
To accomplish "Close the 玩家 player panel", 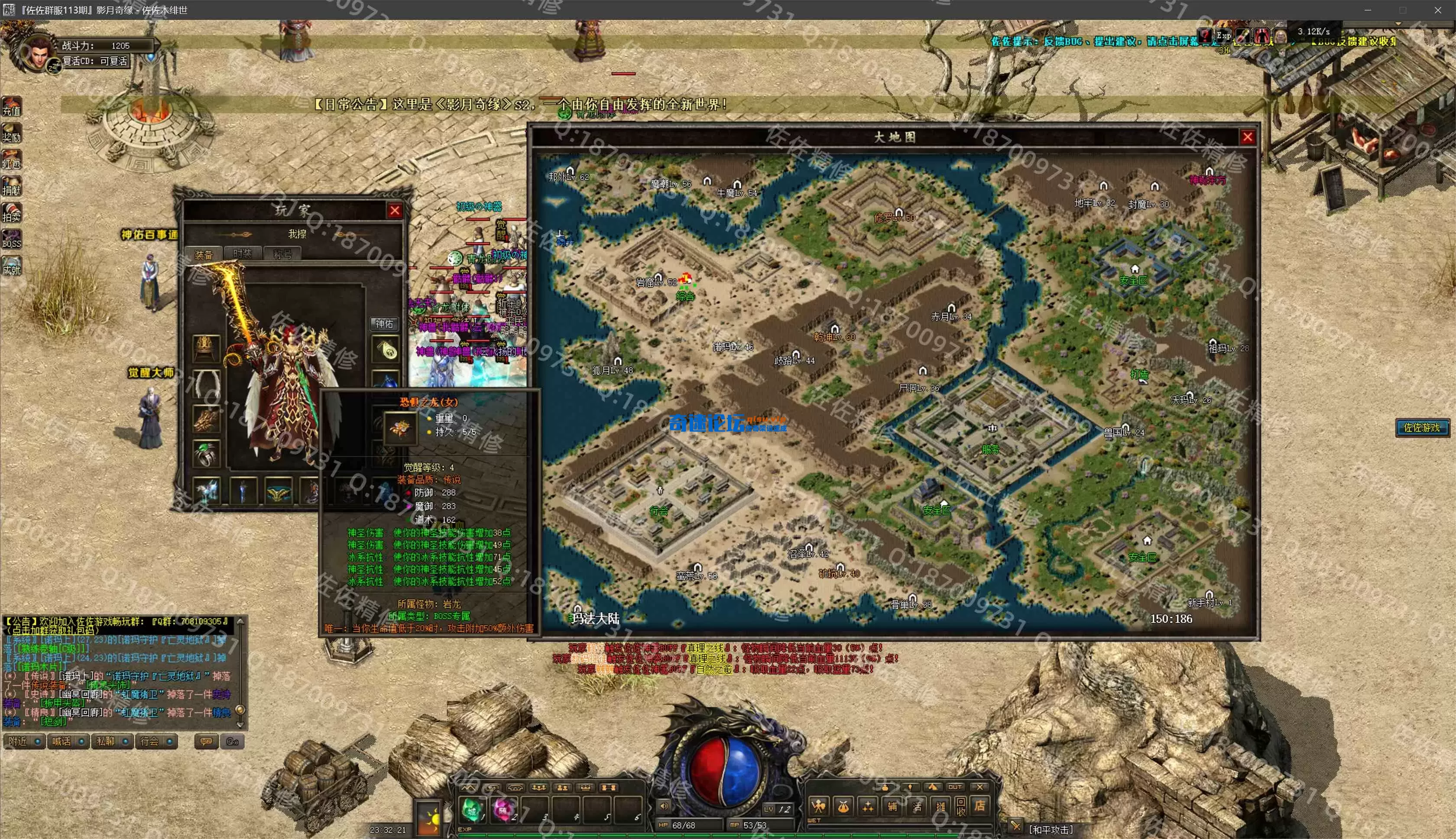I will click(x=395, y=211).
